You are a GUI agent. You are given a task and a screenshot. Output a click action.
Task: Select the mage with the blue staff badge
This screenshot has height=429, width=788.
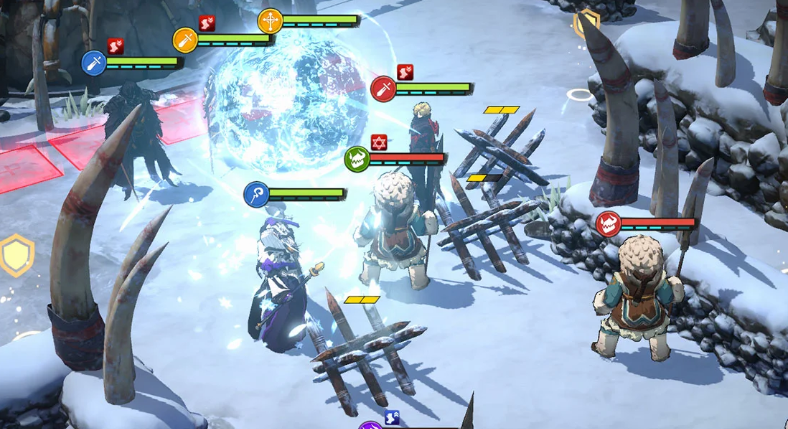click(x=257, y=194)
